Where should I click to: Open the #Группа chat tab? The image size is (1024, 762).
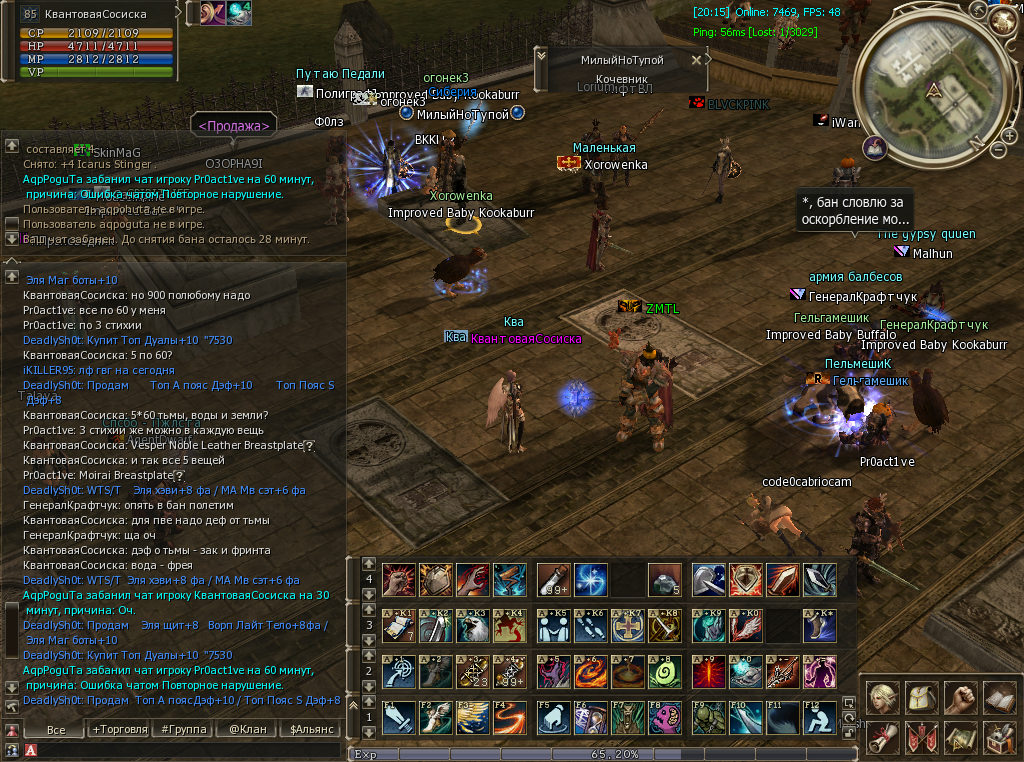coord(180,730)
